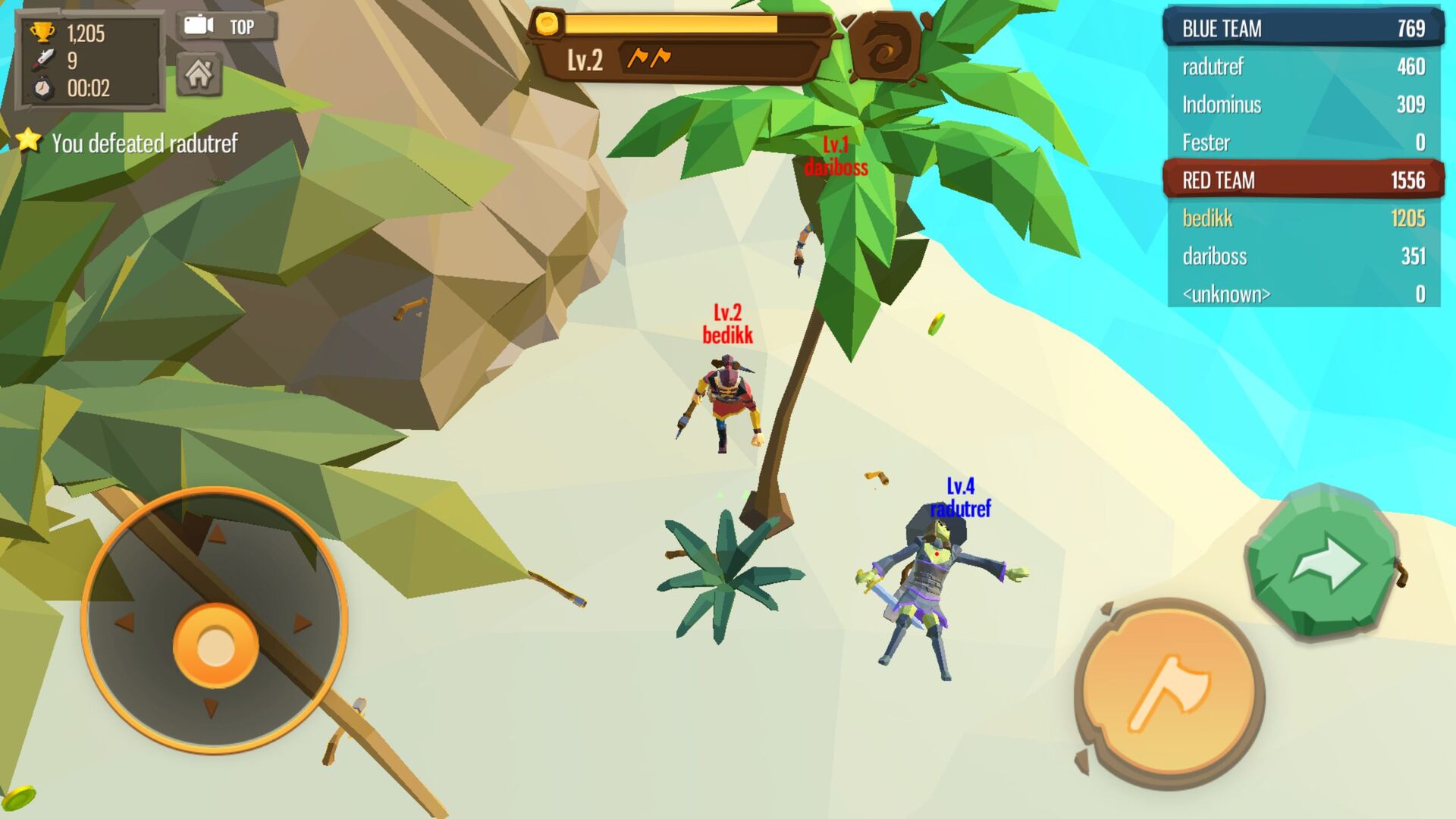This screenshot has width=1456, height=819.
Task: Tap the home icon below the camera button
Action: tap(199, 74)
